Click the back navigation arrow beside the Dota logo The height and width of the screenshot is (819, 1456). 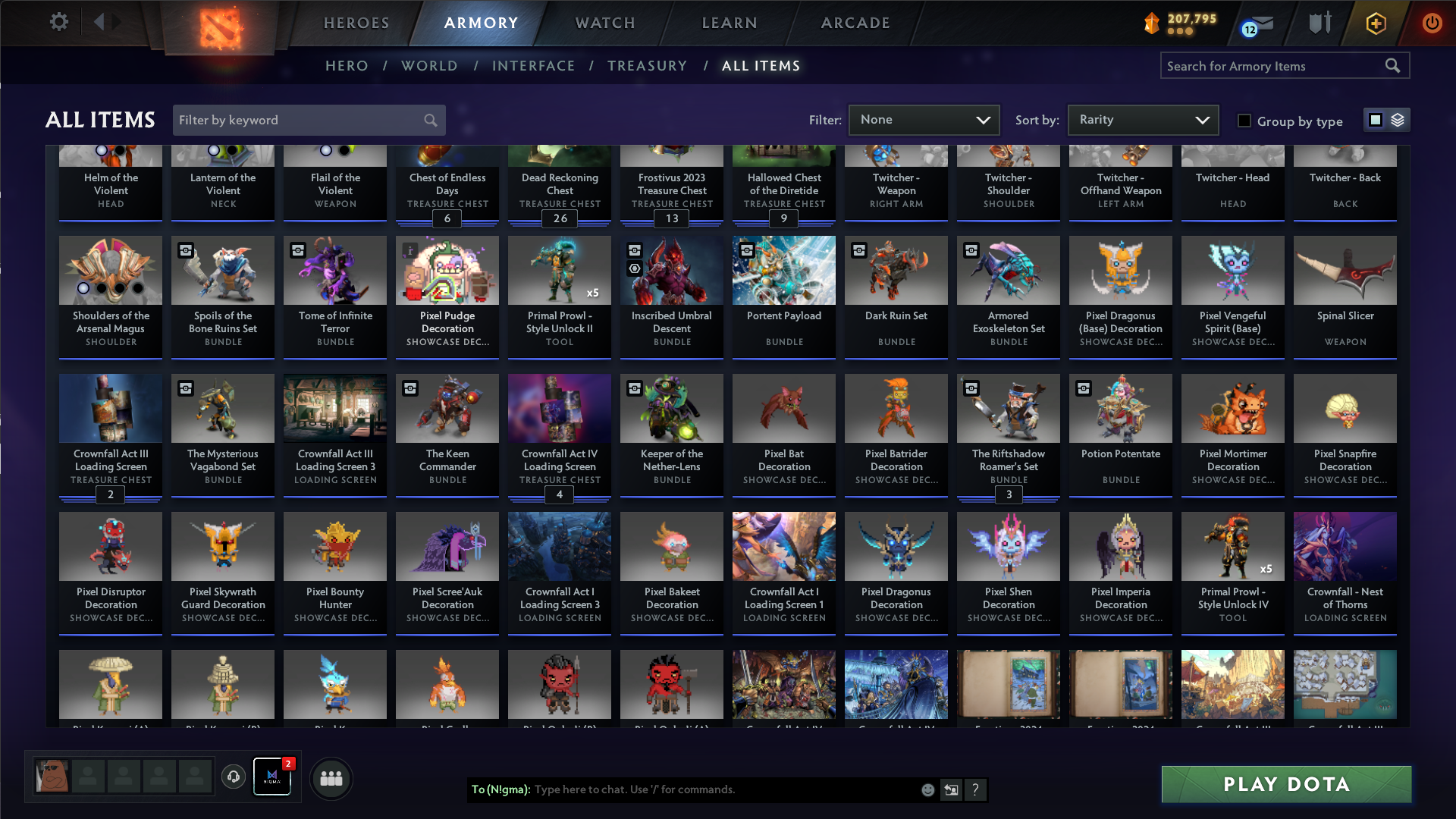(x=99, y=22)
